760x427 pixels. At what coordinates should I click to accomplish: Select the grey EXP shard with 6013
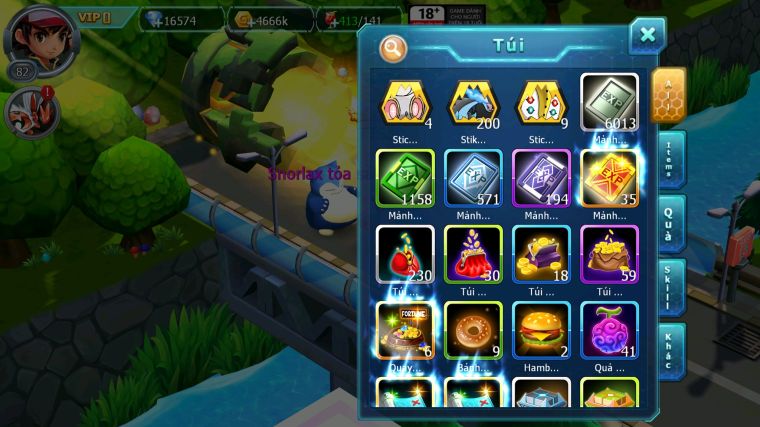pyautogui.click(x=609, y=103)
